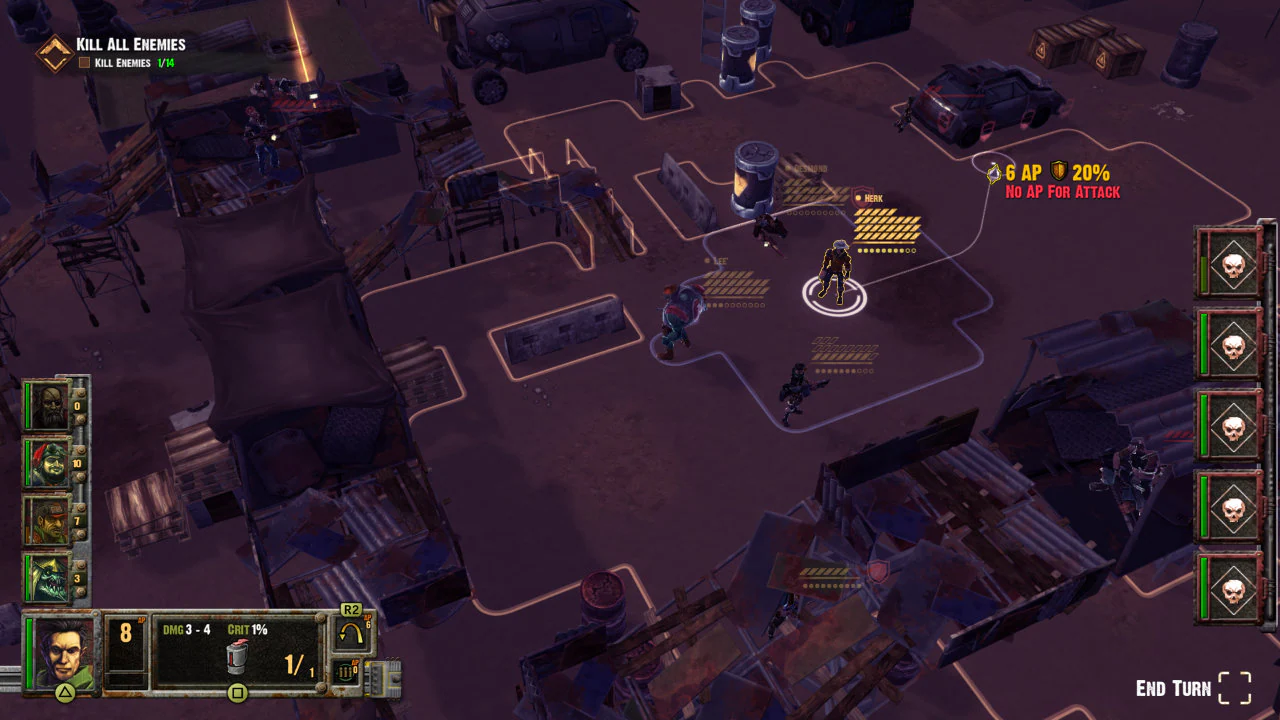Viewport: 1280px width, 720px height.
Task: Click the LEE name label above the red fighter
Action: [718, 261]
